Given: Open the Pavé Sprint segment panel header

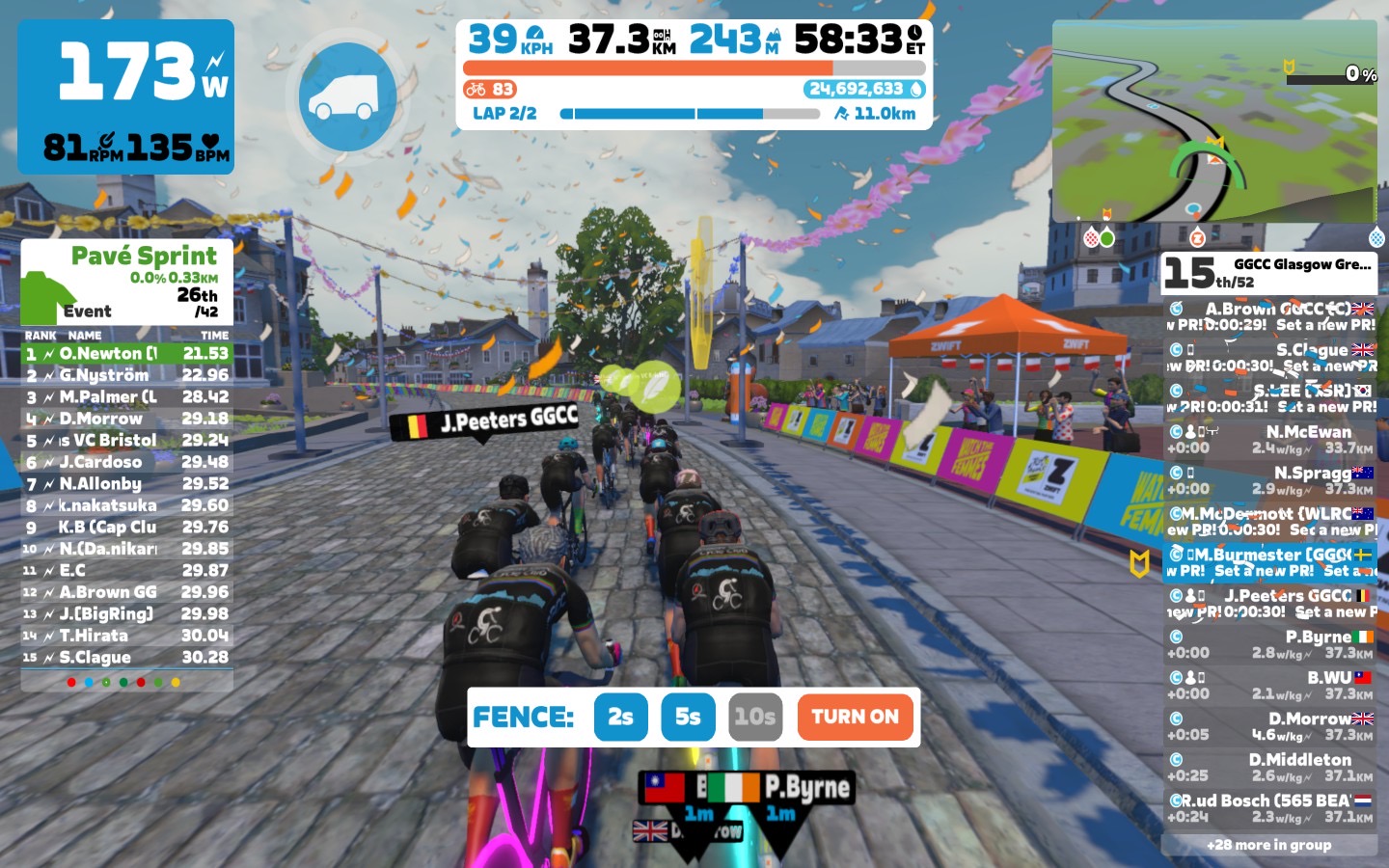Looking at the screenshot, I should (126, 282).
